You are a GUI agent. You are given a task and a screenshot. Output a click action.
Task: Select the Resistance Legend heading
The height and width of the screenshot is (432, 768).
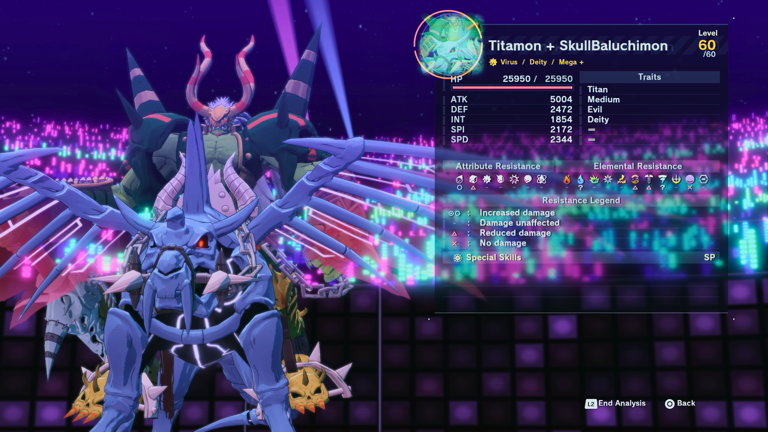(x=580, y=200)
